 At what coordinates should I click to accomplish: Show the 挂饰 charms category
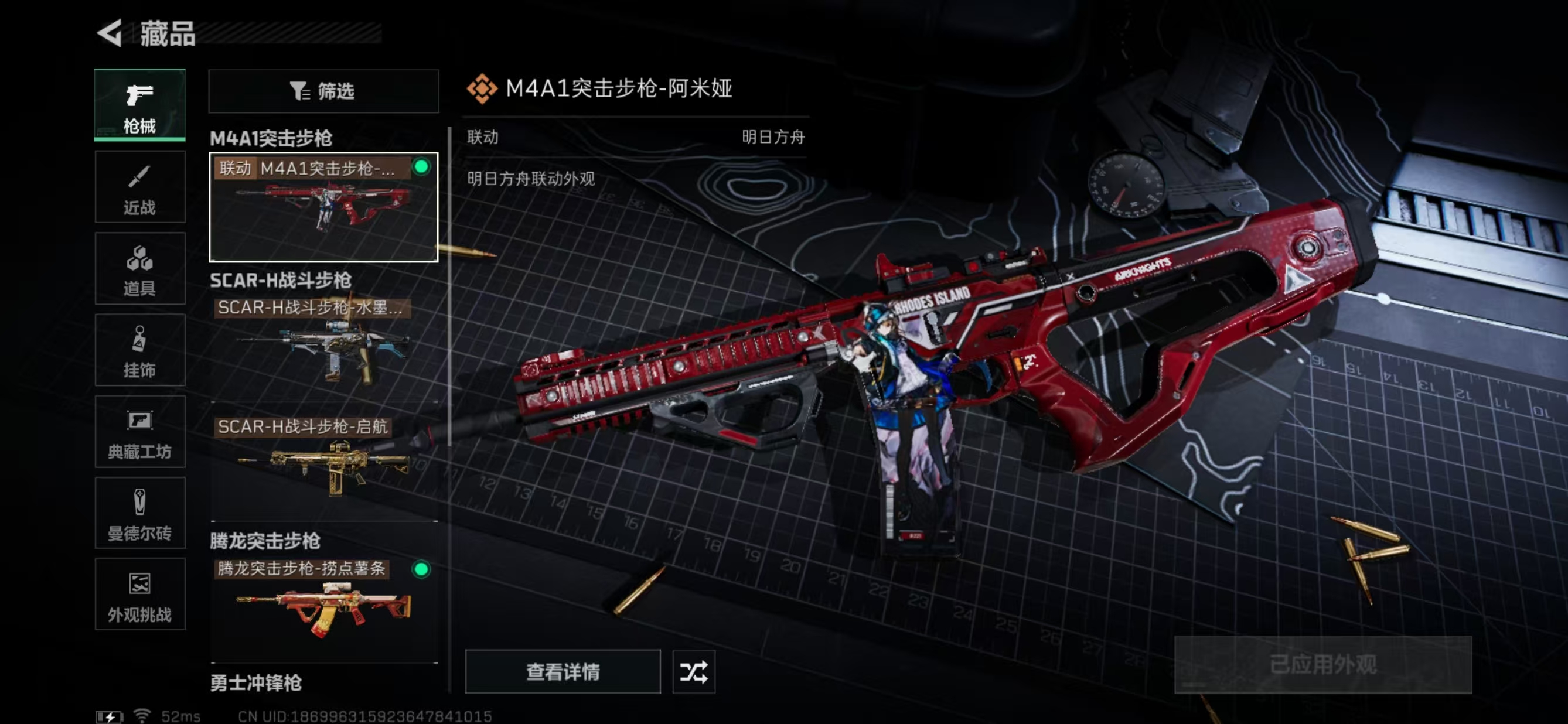(139, 350)
